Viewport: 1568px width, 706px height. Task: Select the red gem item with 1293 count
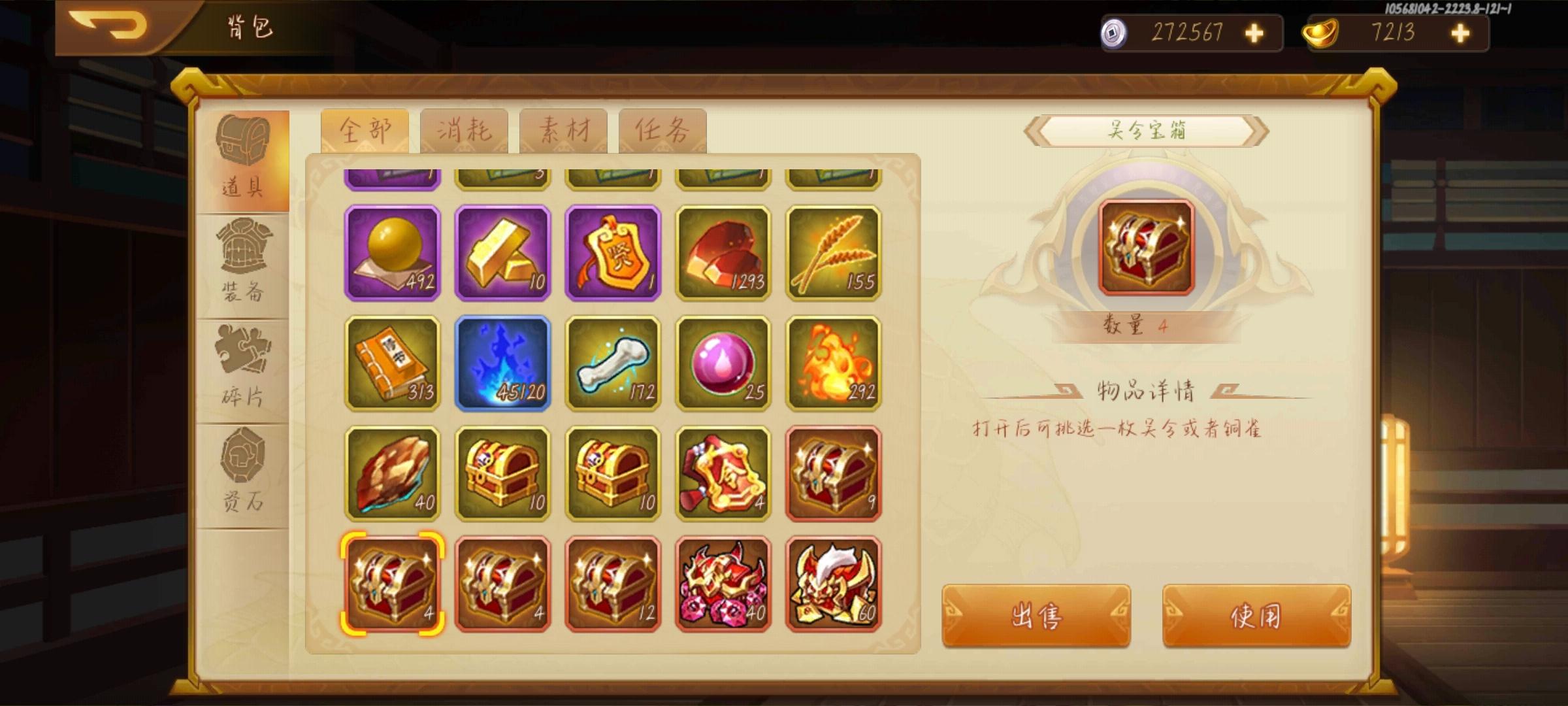(x=722, y=252)
